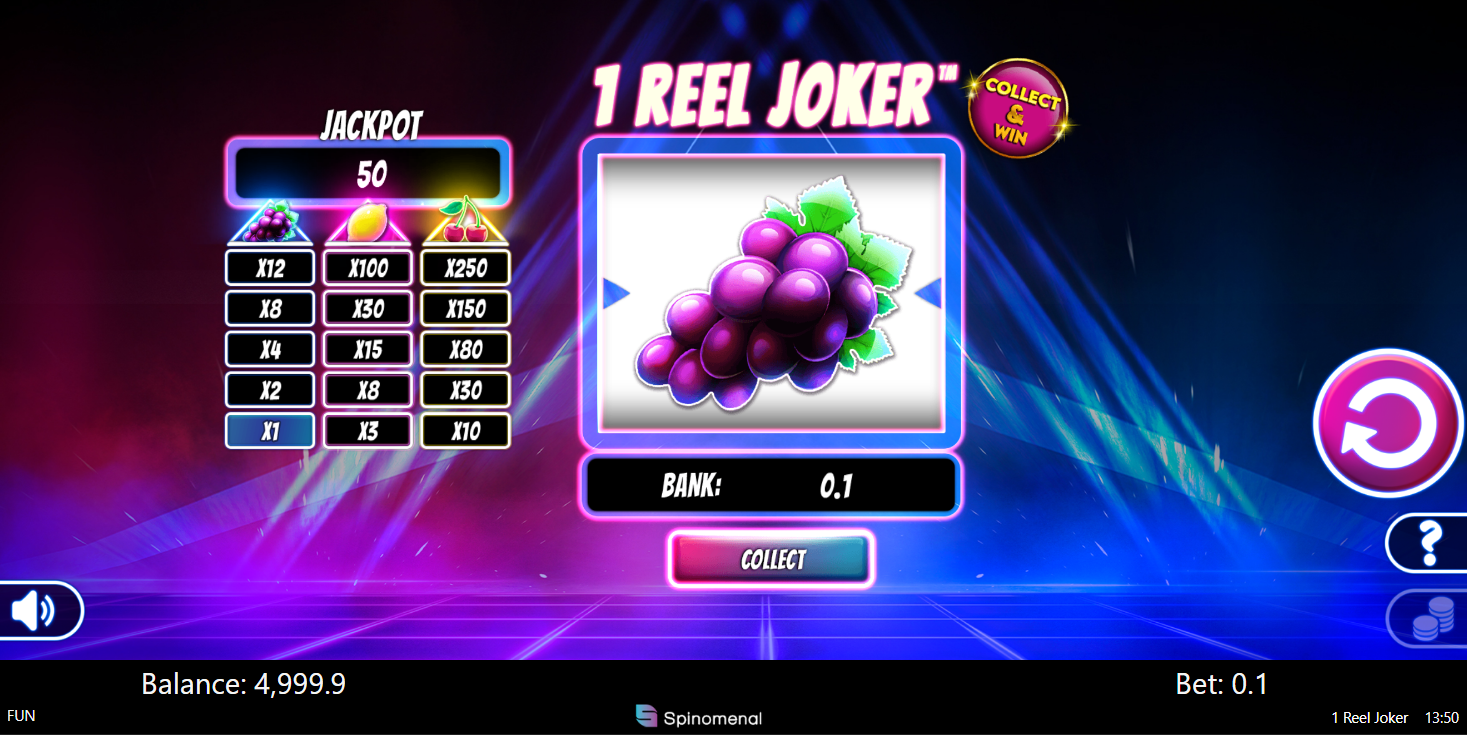
Task: Expand the Jackpot value display
Action: (x=369, y=171)
